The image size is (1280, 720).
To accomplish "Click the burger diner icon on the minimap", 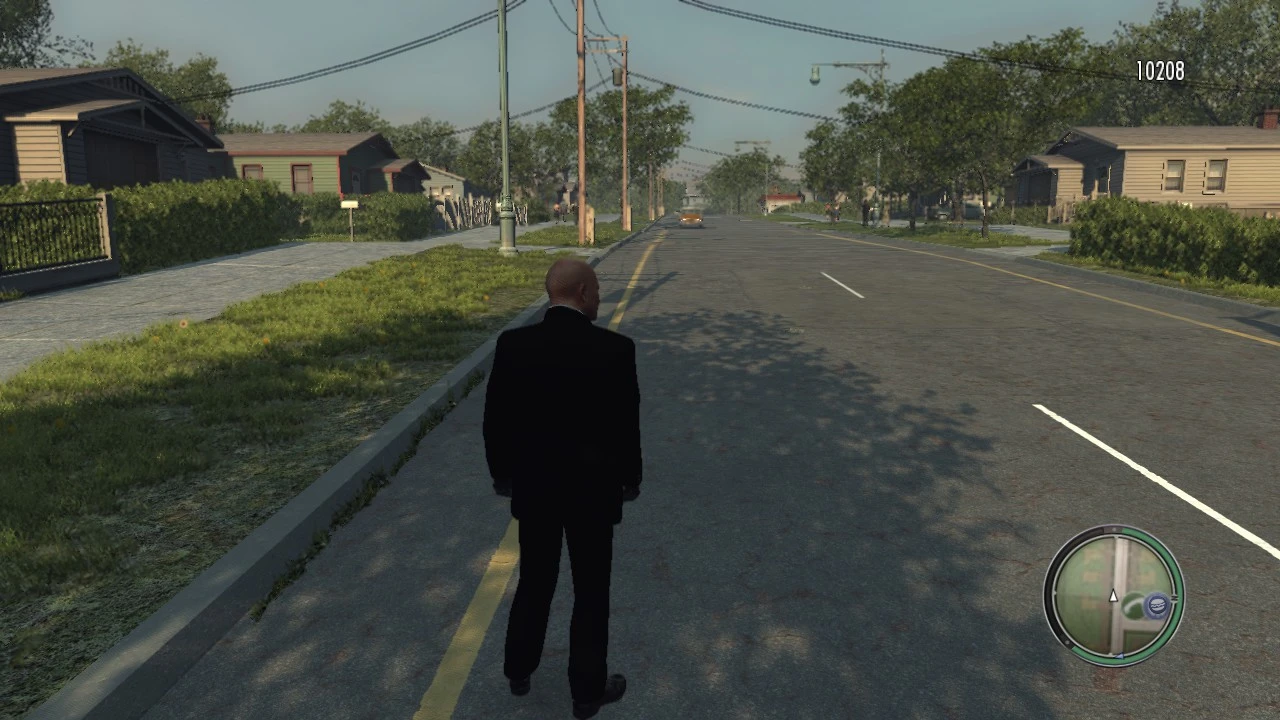I will 1158,604.
